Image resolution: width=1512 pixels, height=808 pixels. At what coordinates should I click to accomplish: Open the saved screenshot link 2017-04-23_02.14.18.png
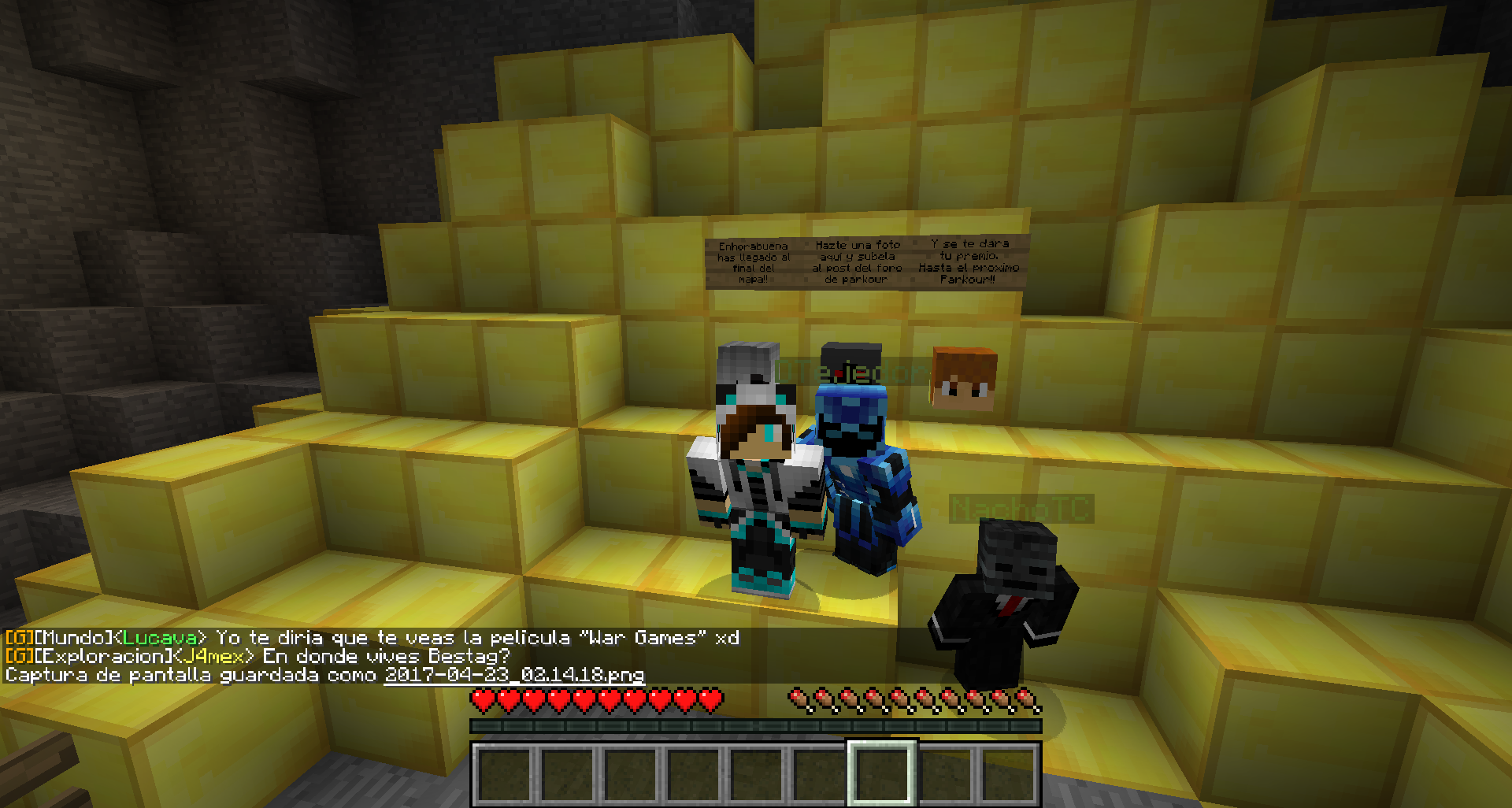point(513,675)
